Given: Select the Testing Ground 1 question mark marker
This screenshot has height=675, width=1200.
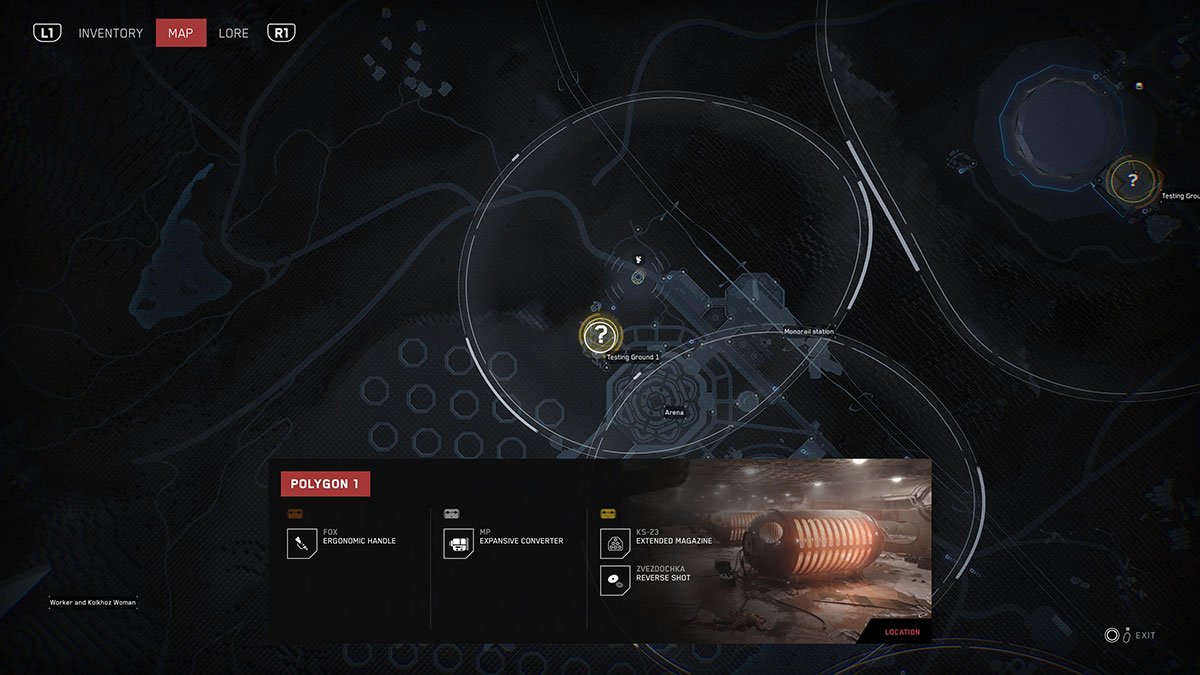Looking at the screenshot, I should coord(599,334).
